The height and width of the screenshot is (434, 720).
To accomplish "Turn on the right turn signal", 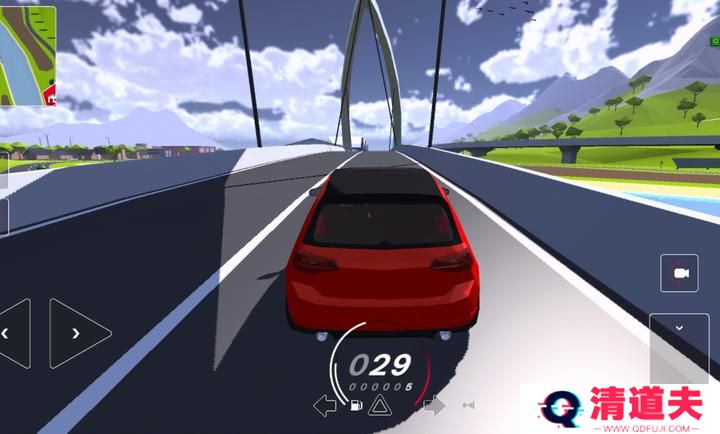I will (434, 405).
